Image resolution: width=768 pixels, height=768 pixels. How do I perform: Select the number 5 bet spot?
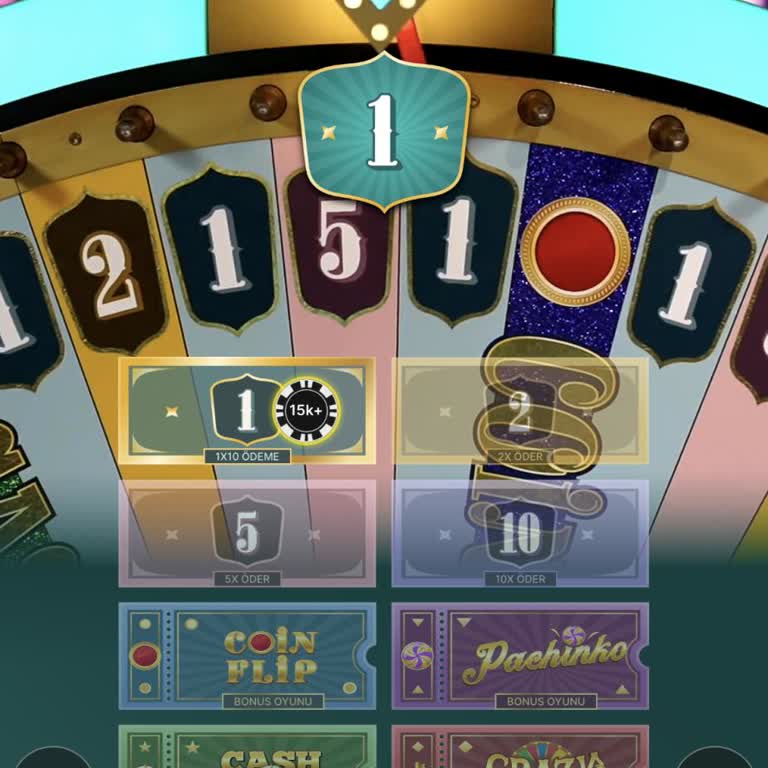tap(247, 533)
